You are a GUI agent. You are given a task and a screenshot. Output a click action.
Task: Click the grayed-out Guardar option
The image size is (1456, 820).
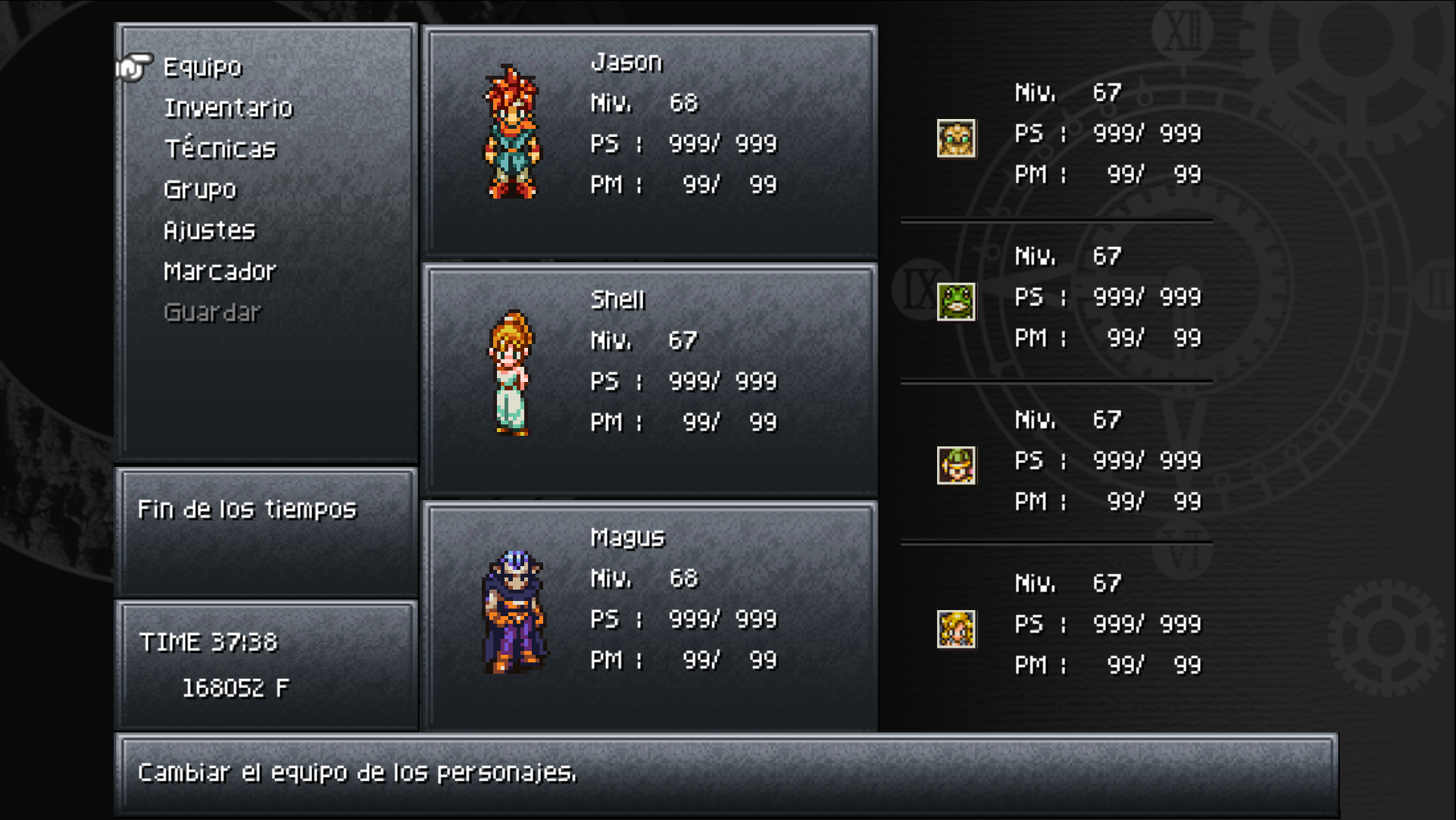pos(214,311)
